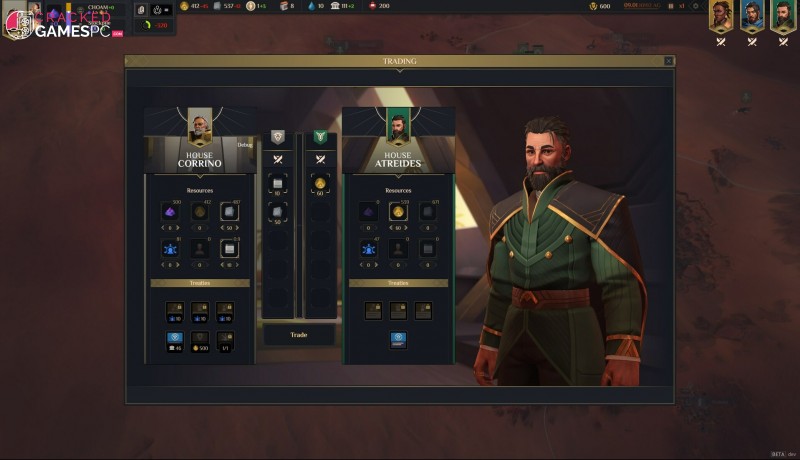Viewport: 800px width, 460px height.
Task: Close the Trading window
Action: pos(668,61)
